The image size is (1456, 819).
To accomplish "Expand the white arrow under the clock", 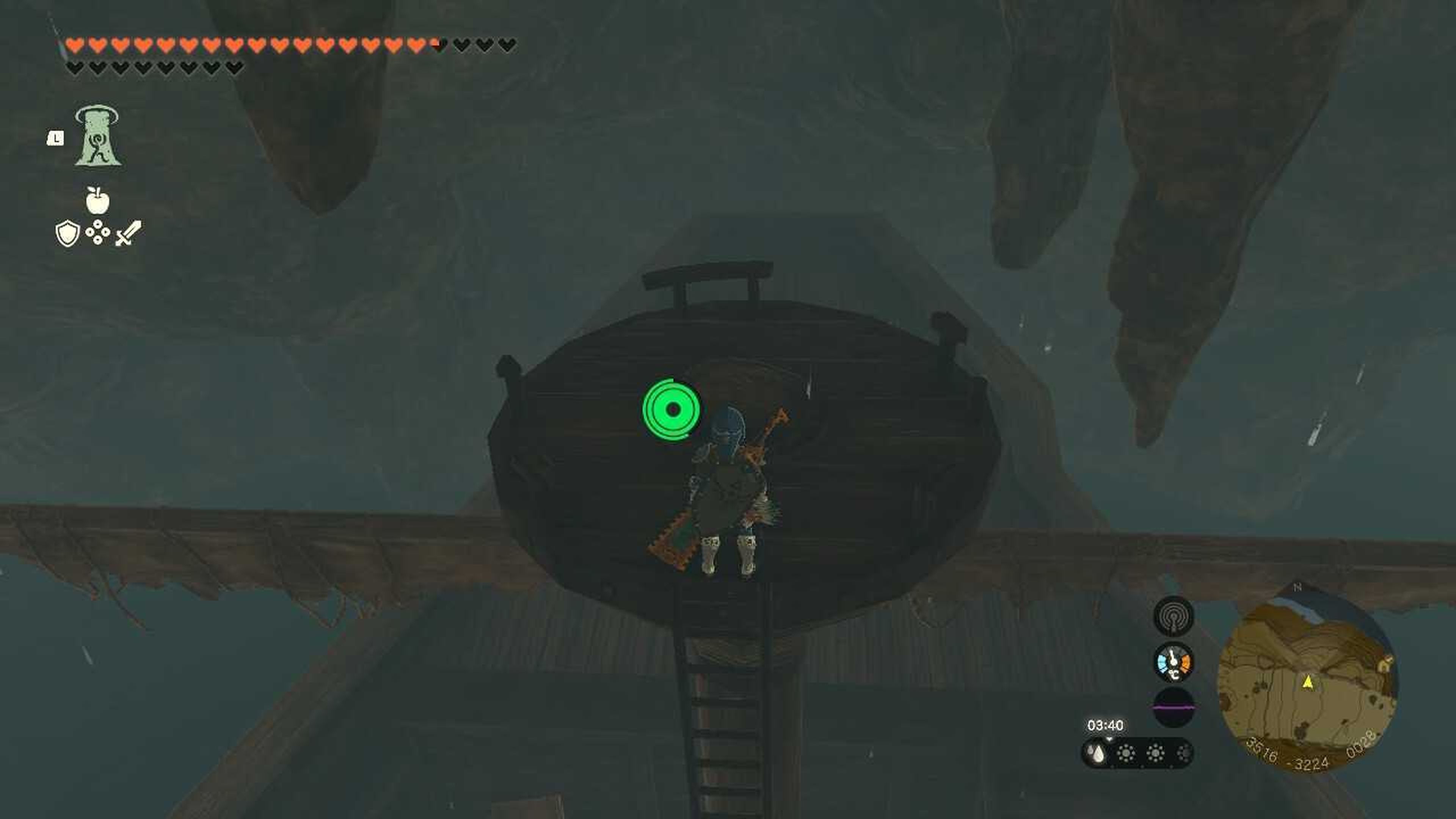I will 1109,739.
